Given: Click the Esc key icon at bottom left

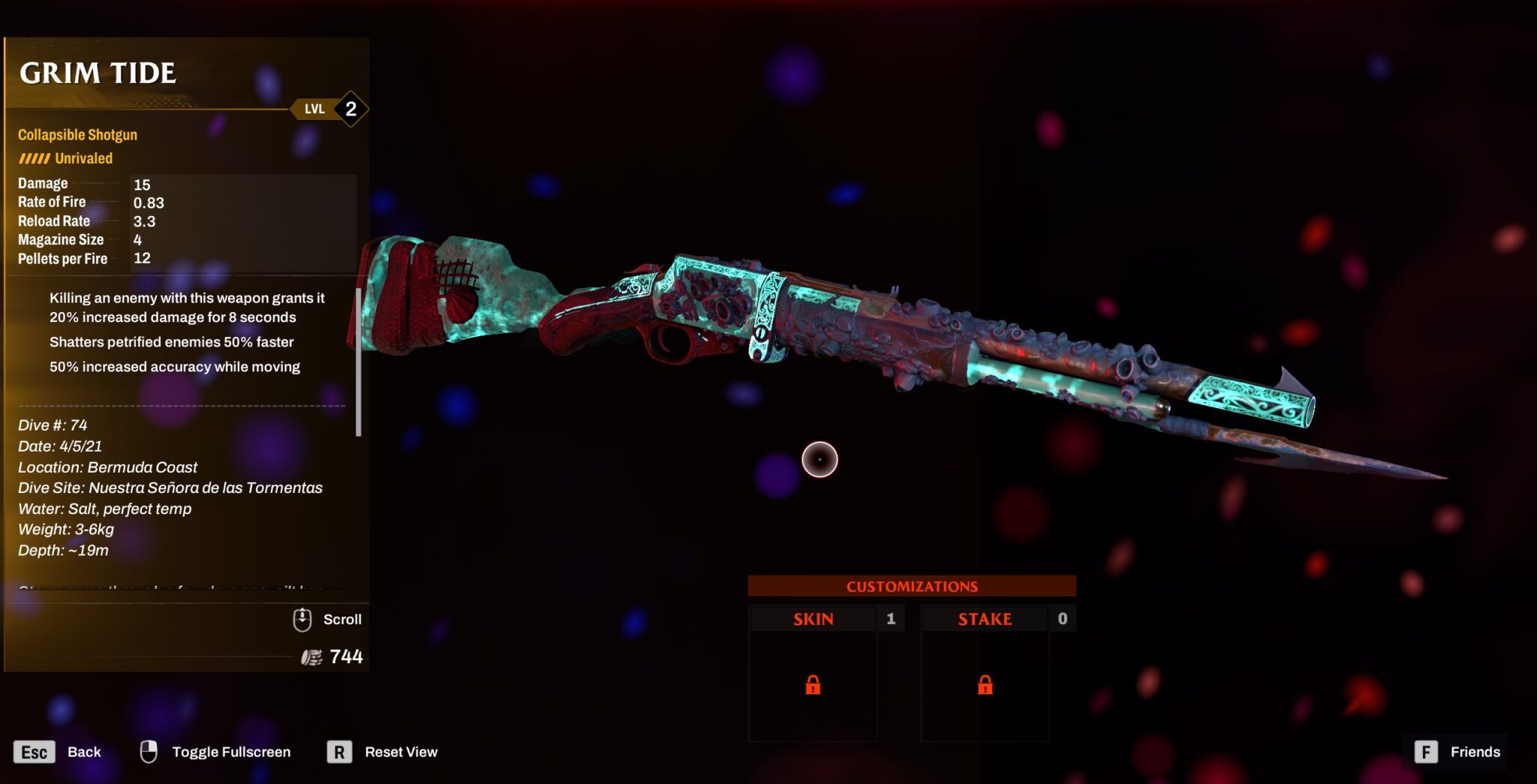Looking at the screenshot, I should coord(35,751).
